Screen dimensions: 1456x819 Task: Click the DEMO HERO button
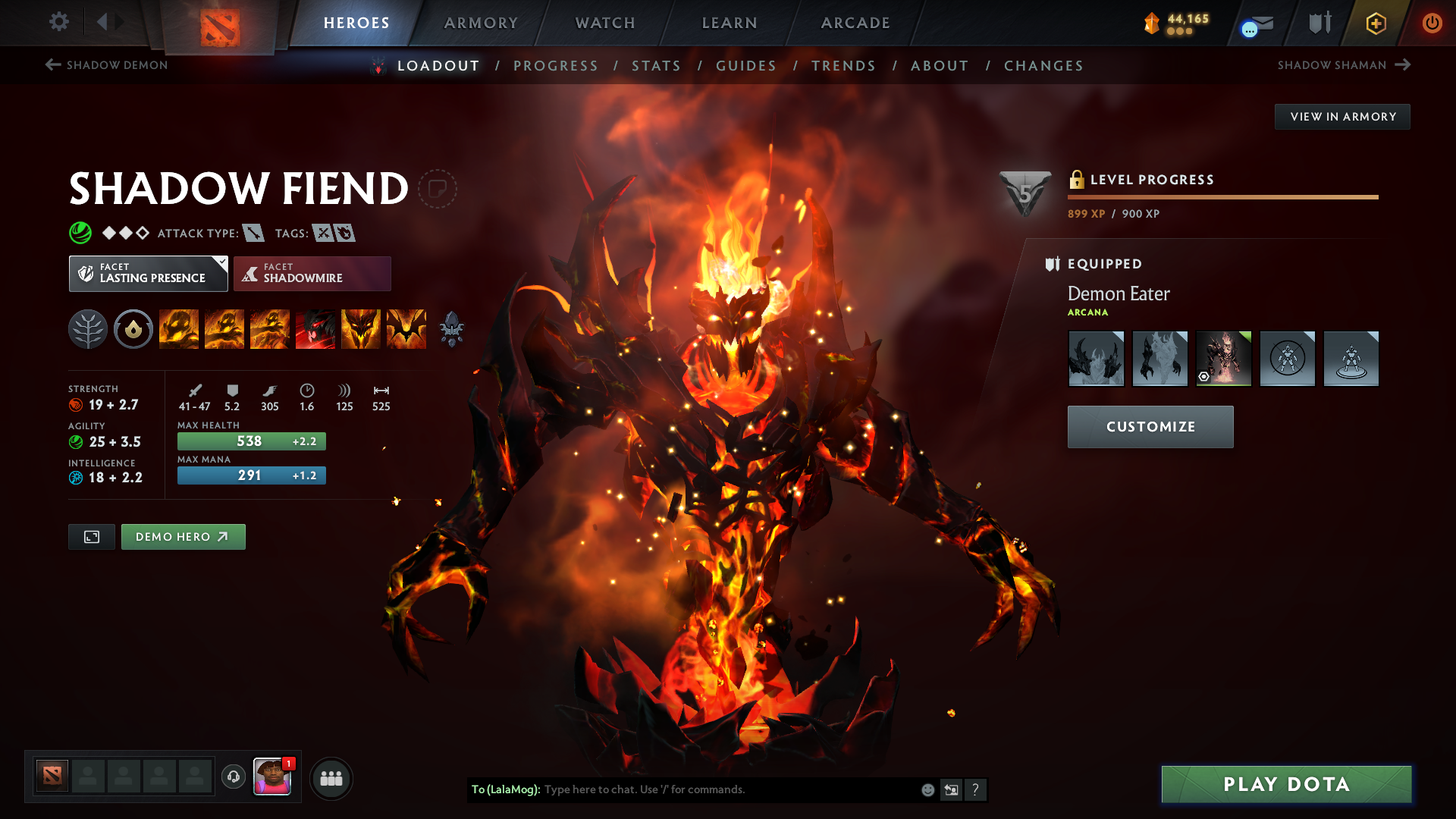pos(183,536)
